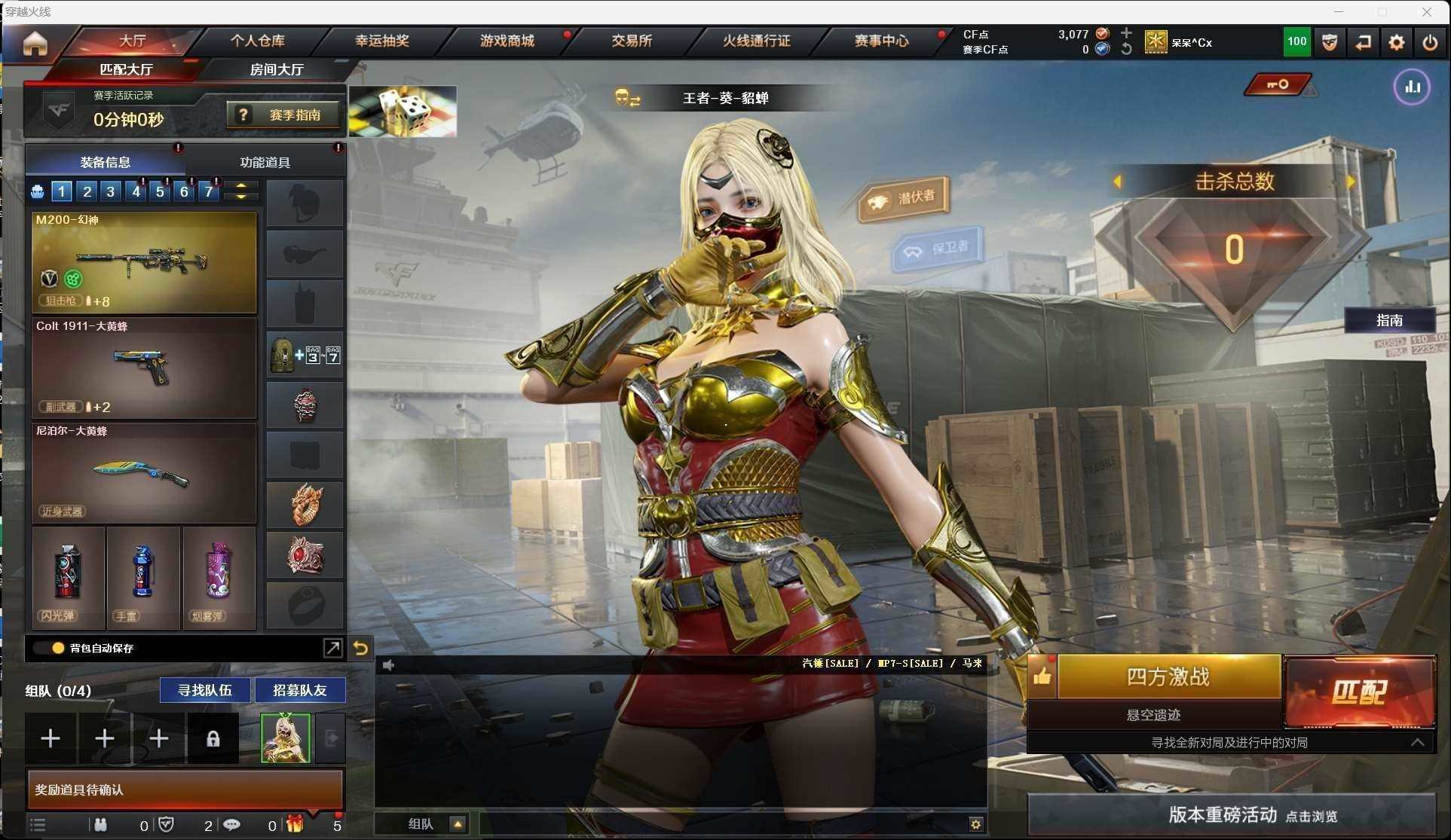This screenshot has width=1451, height=840.
Task: Select the Colt 1911-大黄蜂 pistol slot
Action: 144,368
